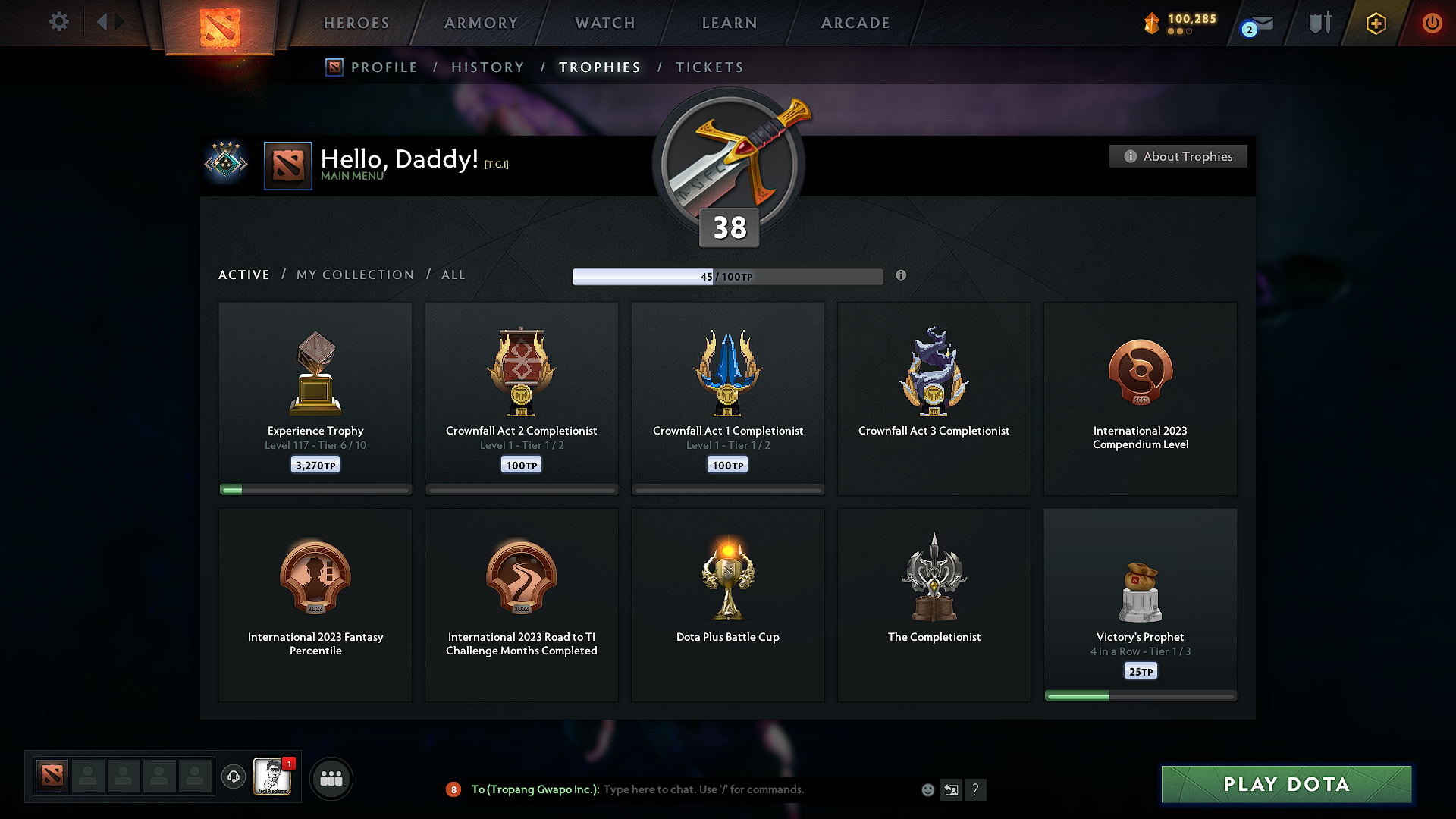The image size is (1456, 819).
Task: Select the ACTIVE trophies view
Action: pos(243,275)
